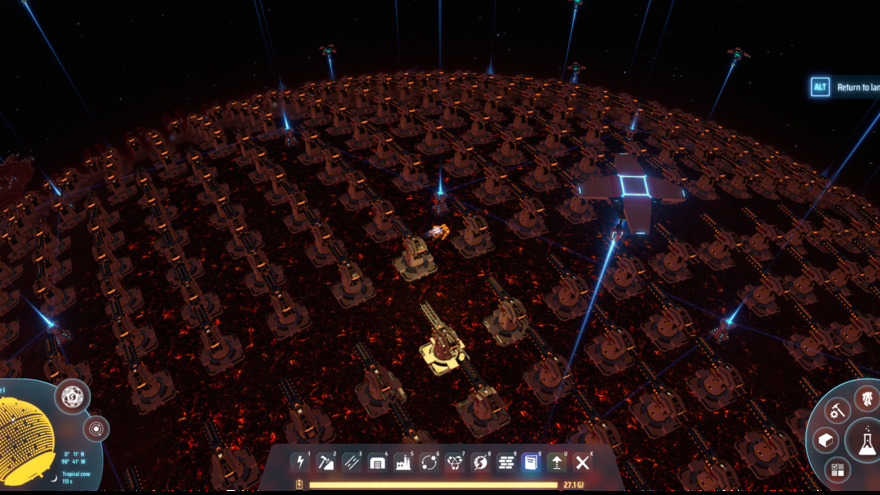Open the inventory cube button
The width and height of the screenshot is (880, 495).
point(826,441)
